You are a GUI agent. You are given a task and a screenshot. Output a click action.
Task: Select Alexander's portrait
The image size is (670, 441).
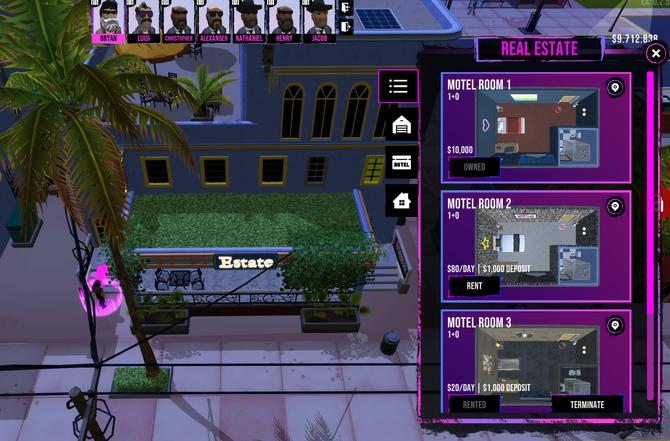pyautogui.click(x=213, y=20)
